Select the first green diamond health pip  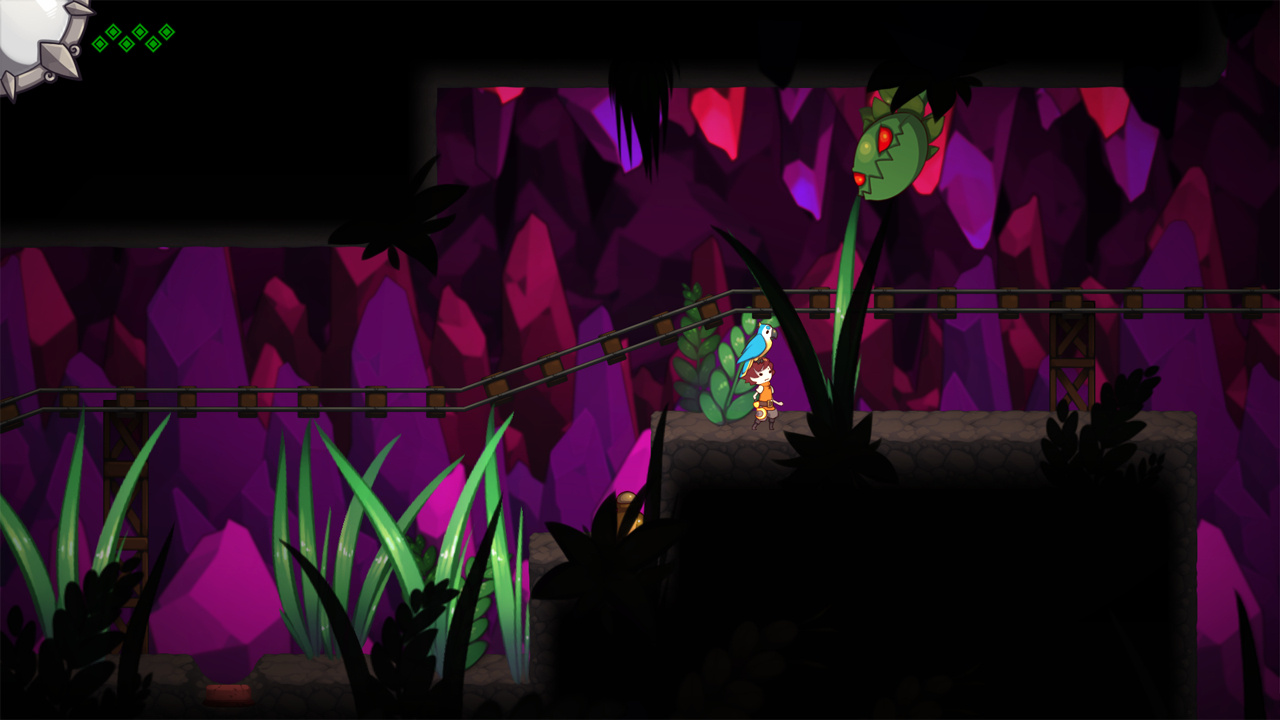click(x=100, y=44)
